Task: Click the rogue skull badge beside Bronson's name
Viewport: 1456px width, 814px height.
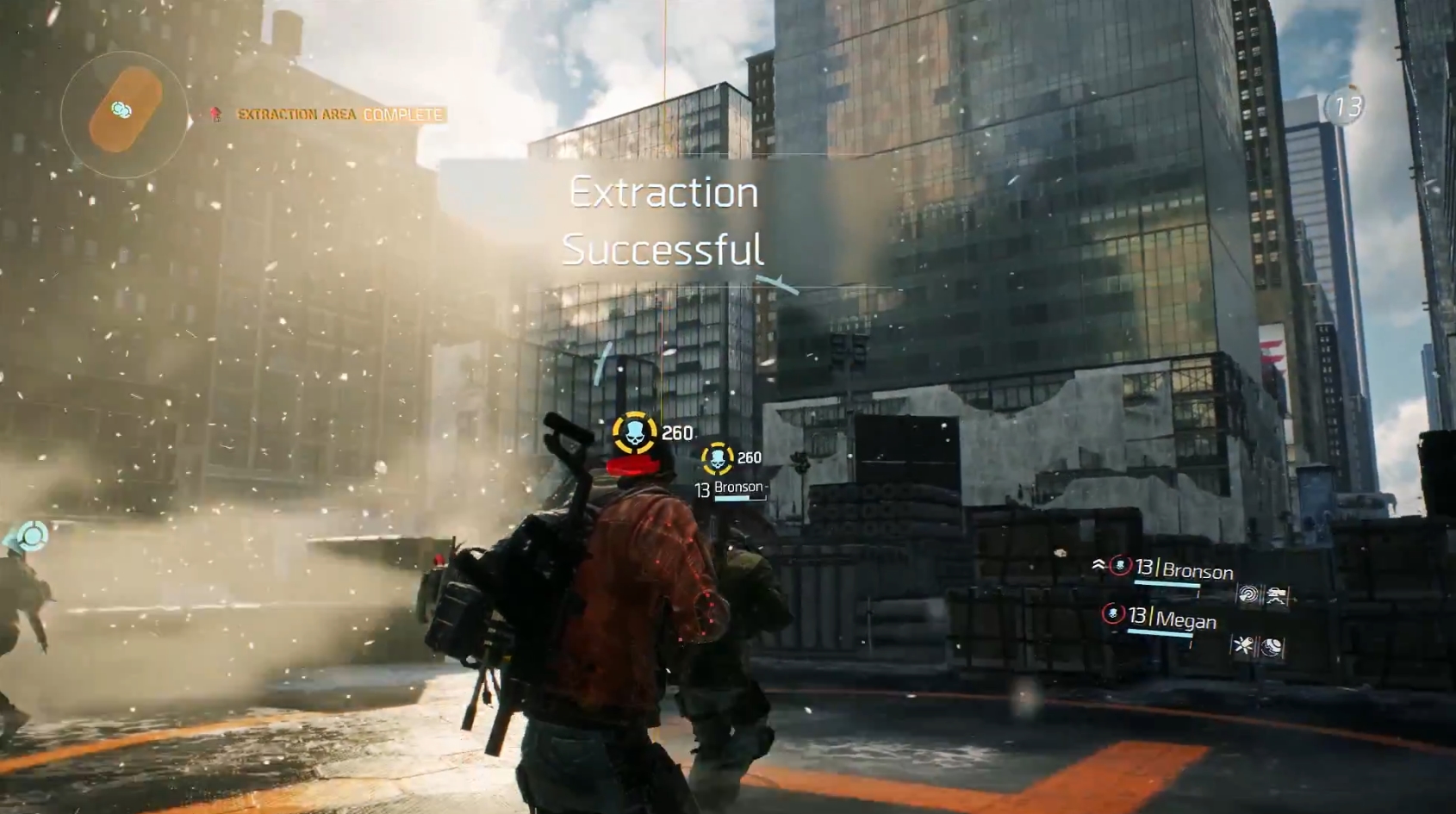Action: pos(1120,566)
